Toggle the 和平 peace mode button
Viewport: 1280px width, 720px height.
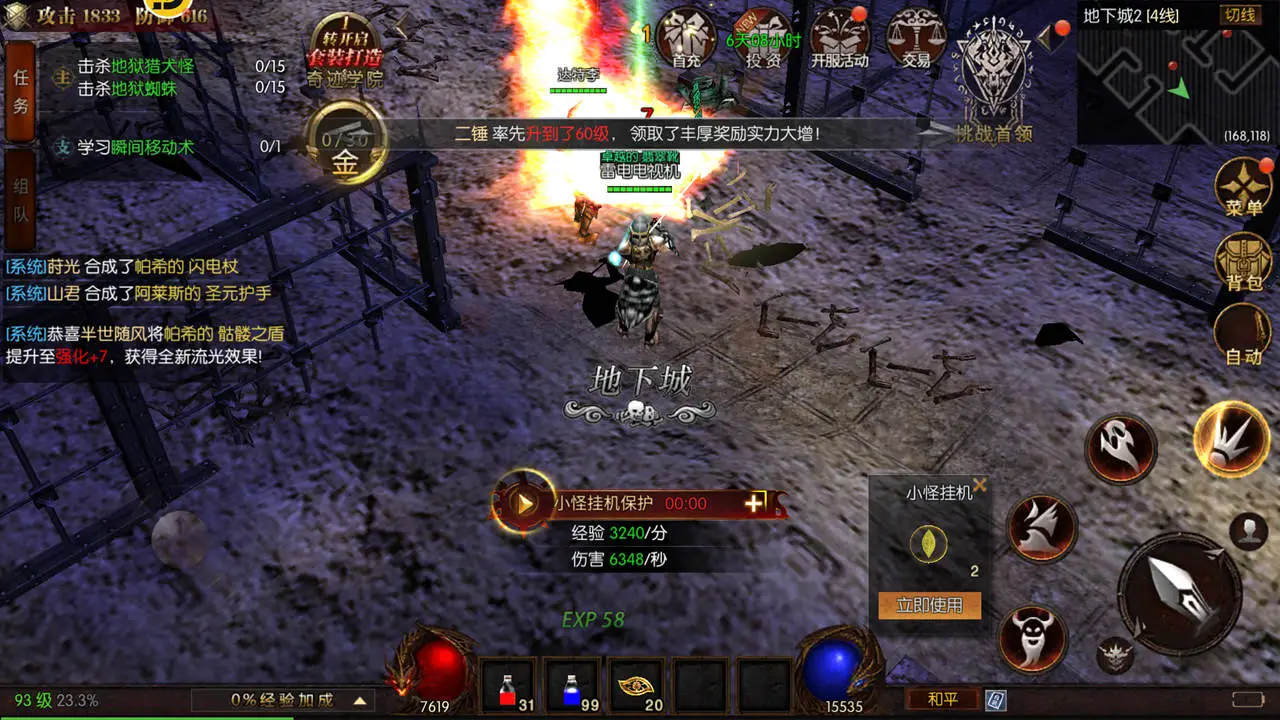point(941,699)
